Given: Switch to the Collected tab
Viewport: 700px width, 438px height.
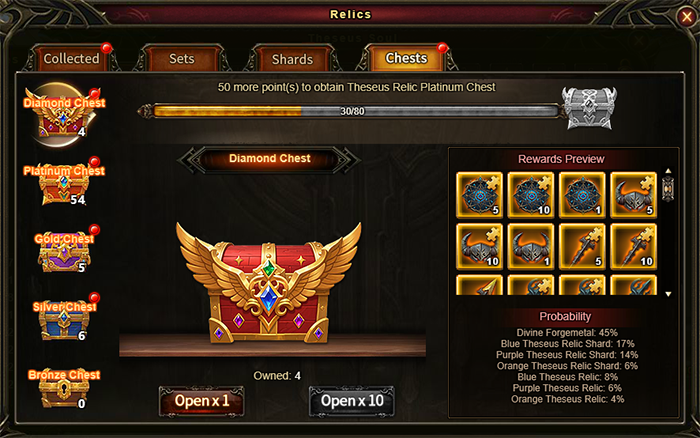Looking at the screenshot, I should (x=71, y=59).
